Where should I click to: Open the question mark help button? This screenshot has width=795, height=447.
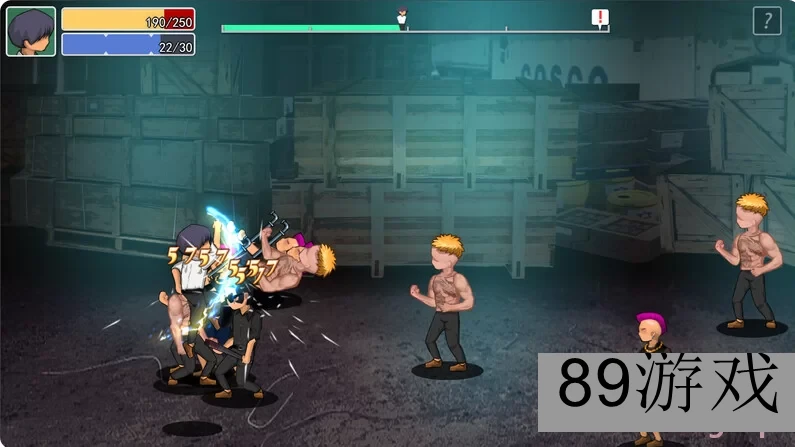[766, 21]
